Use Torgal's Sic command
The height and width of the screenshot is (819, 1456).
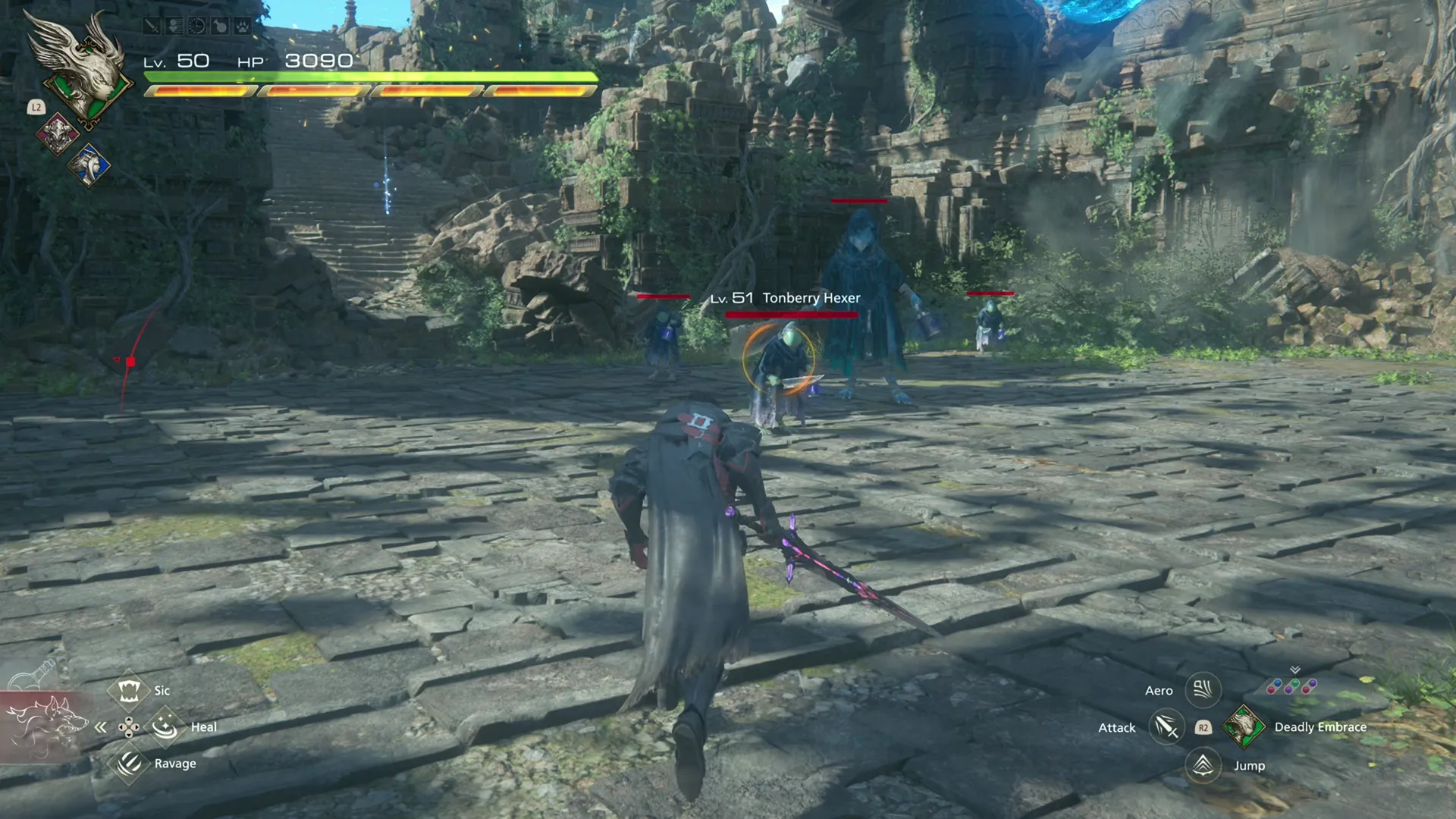pyautogui.click(x=128, y=690)
